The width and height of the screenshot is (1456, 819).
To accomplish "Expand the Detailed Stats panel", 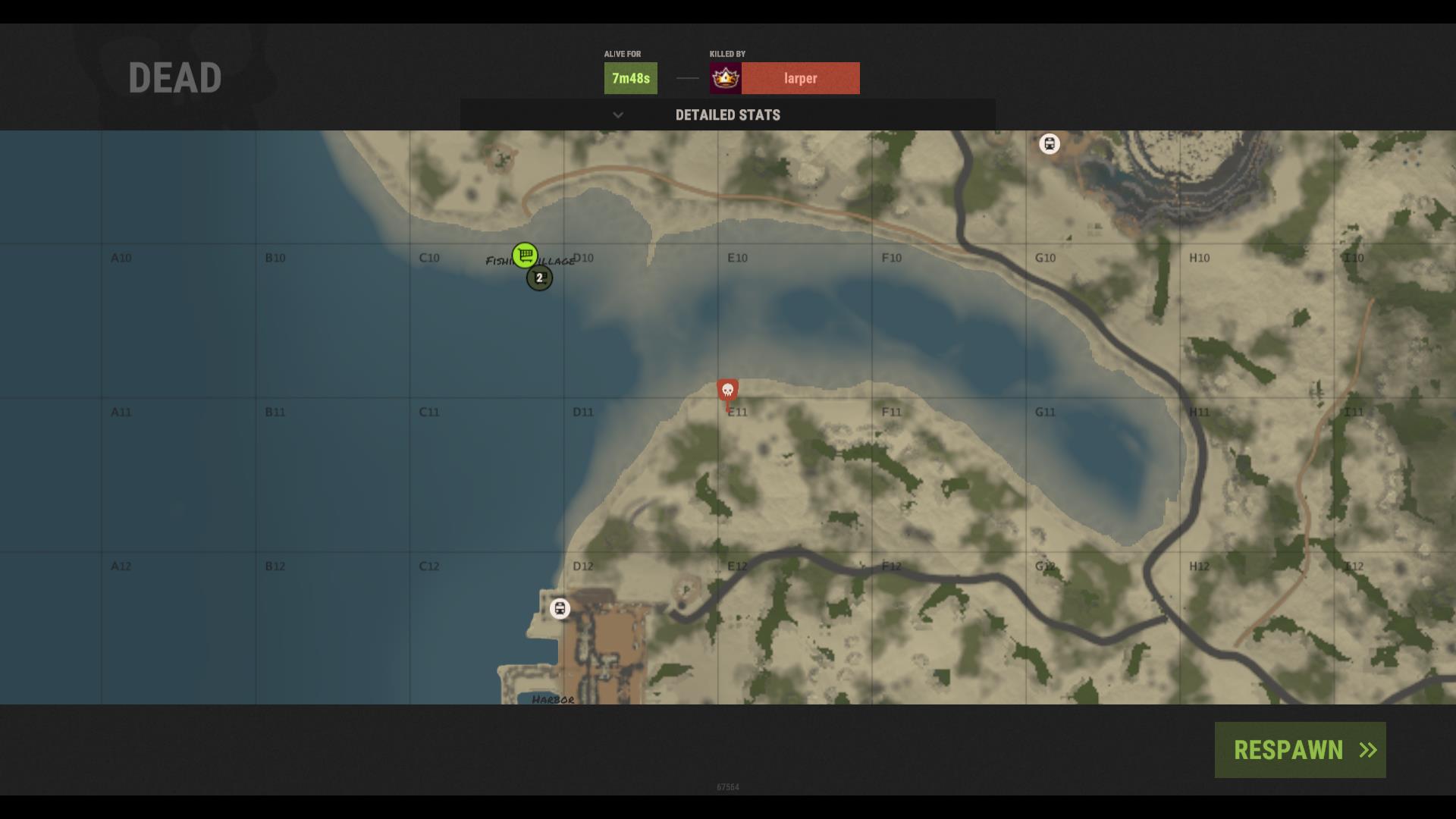I will point(727,115).
